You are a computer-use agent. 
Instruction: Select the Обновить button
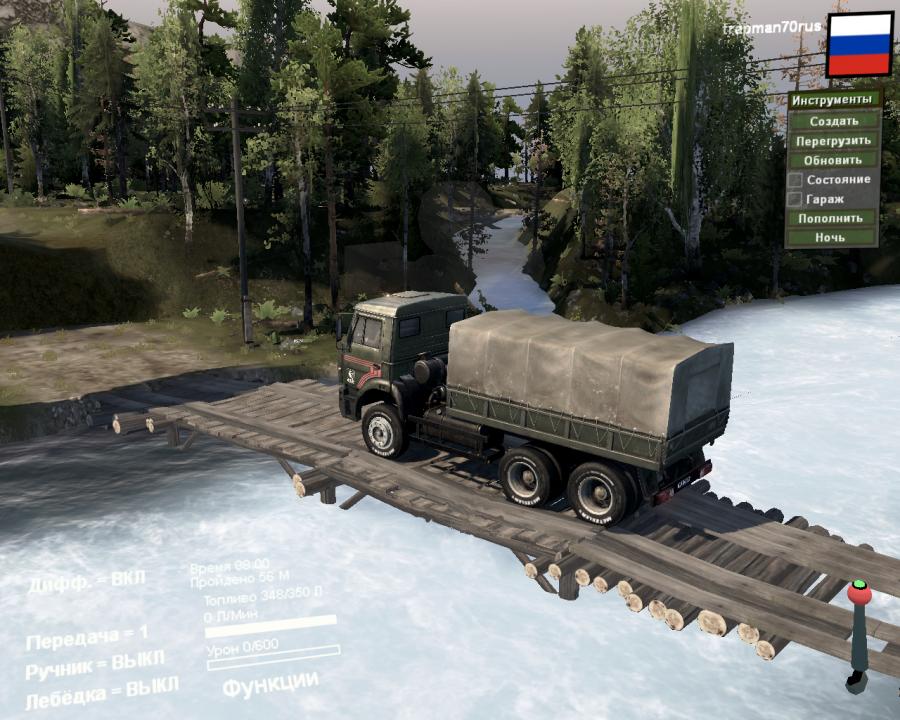[x=834, y=160]
